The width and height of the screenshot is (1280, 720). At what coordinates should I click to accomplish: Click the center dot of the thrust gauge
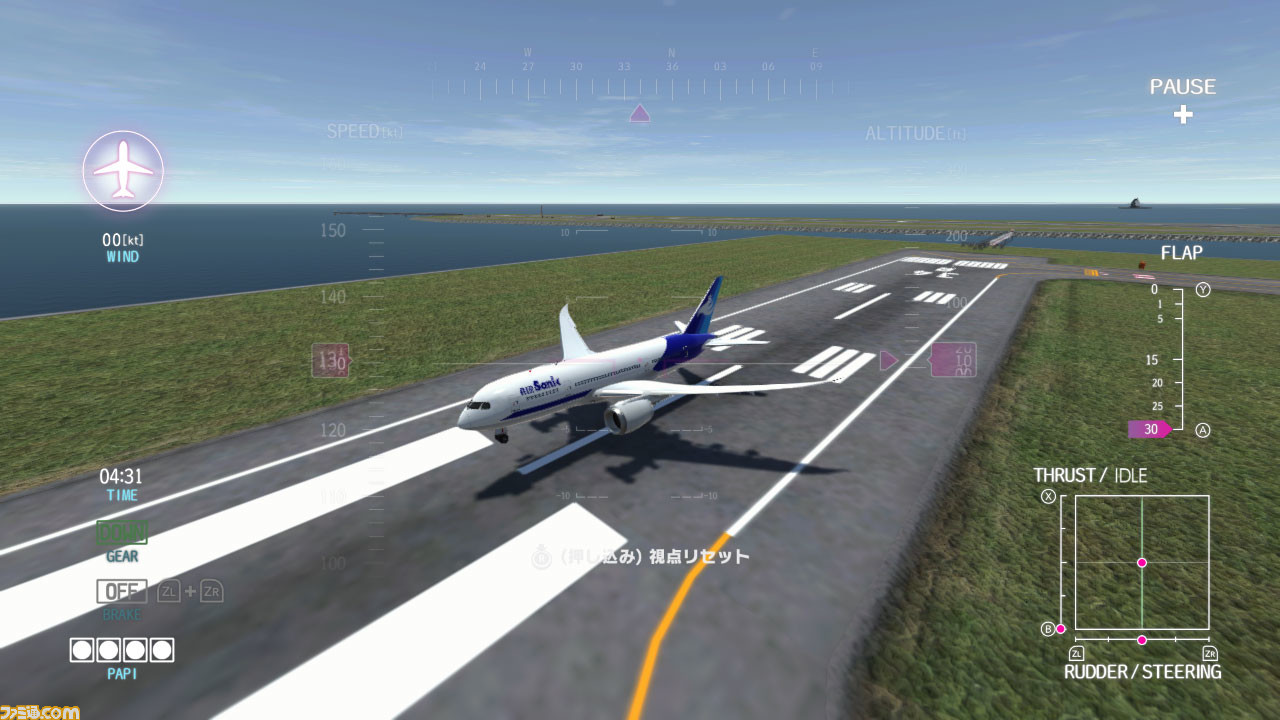pos(1141,563)
